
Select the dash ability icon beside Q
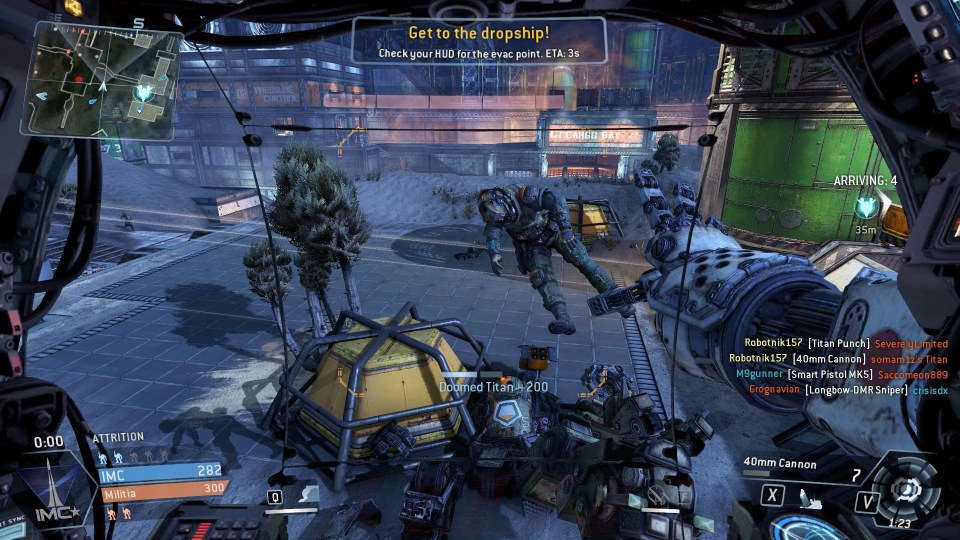(308, 494)
